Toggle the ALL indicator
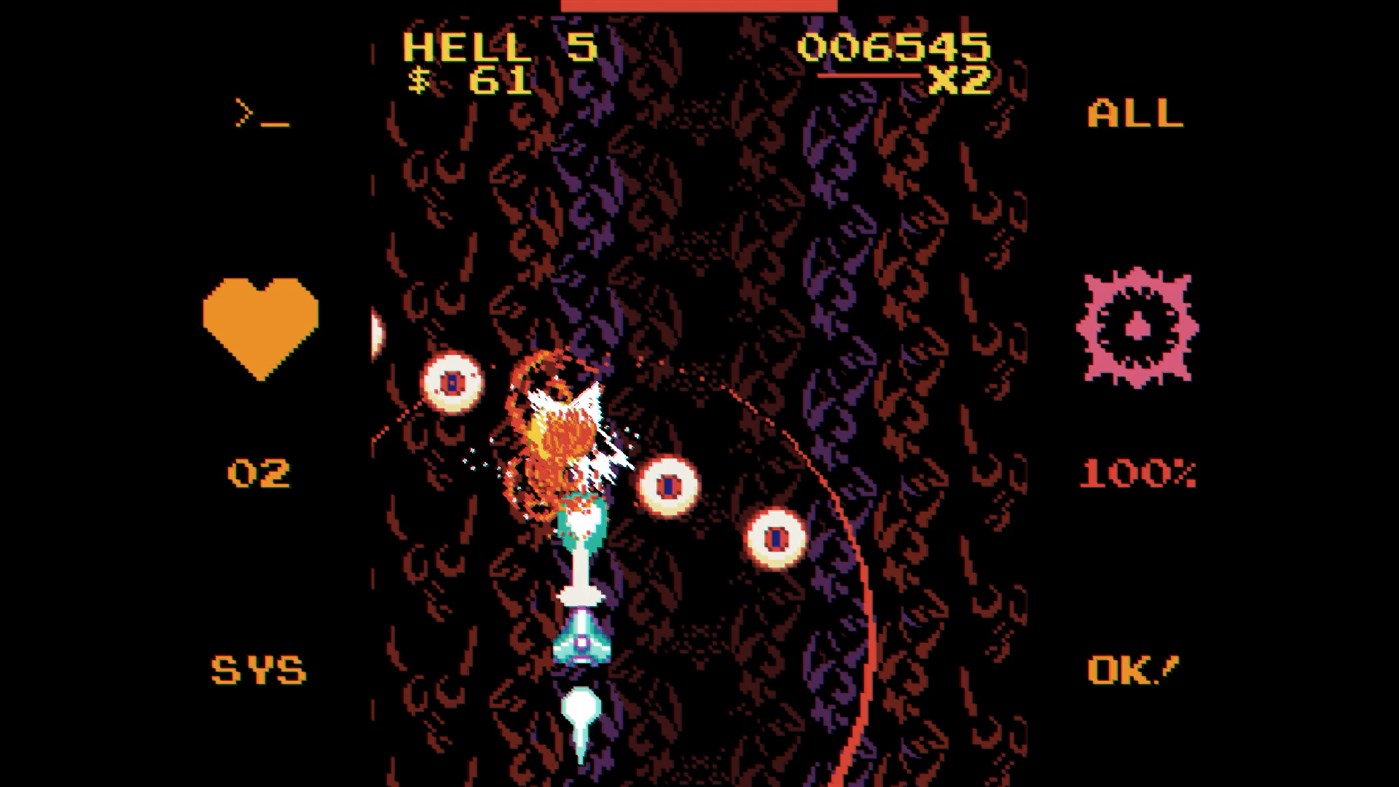The height and width of the screenshot is (787, 1399). [1133, 113]
